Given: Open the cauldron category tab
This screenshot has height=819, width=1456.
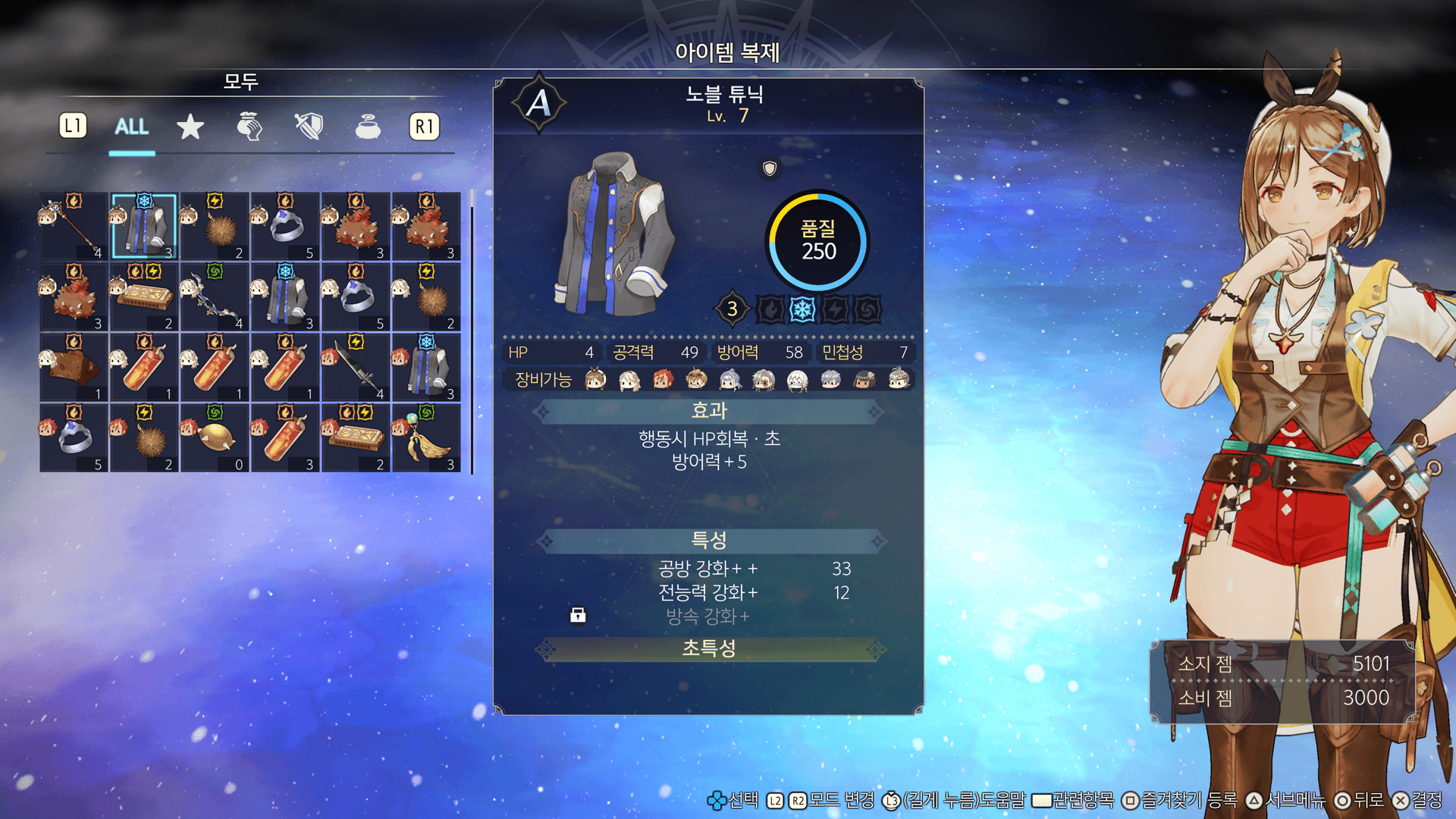Looking at the screenshot, I should [368, 127].
